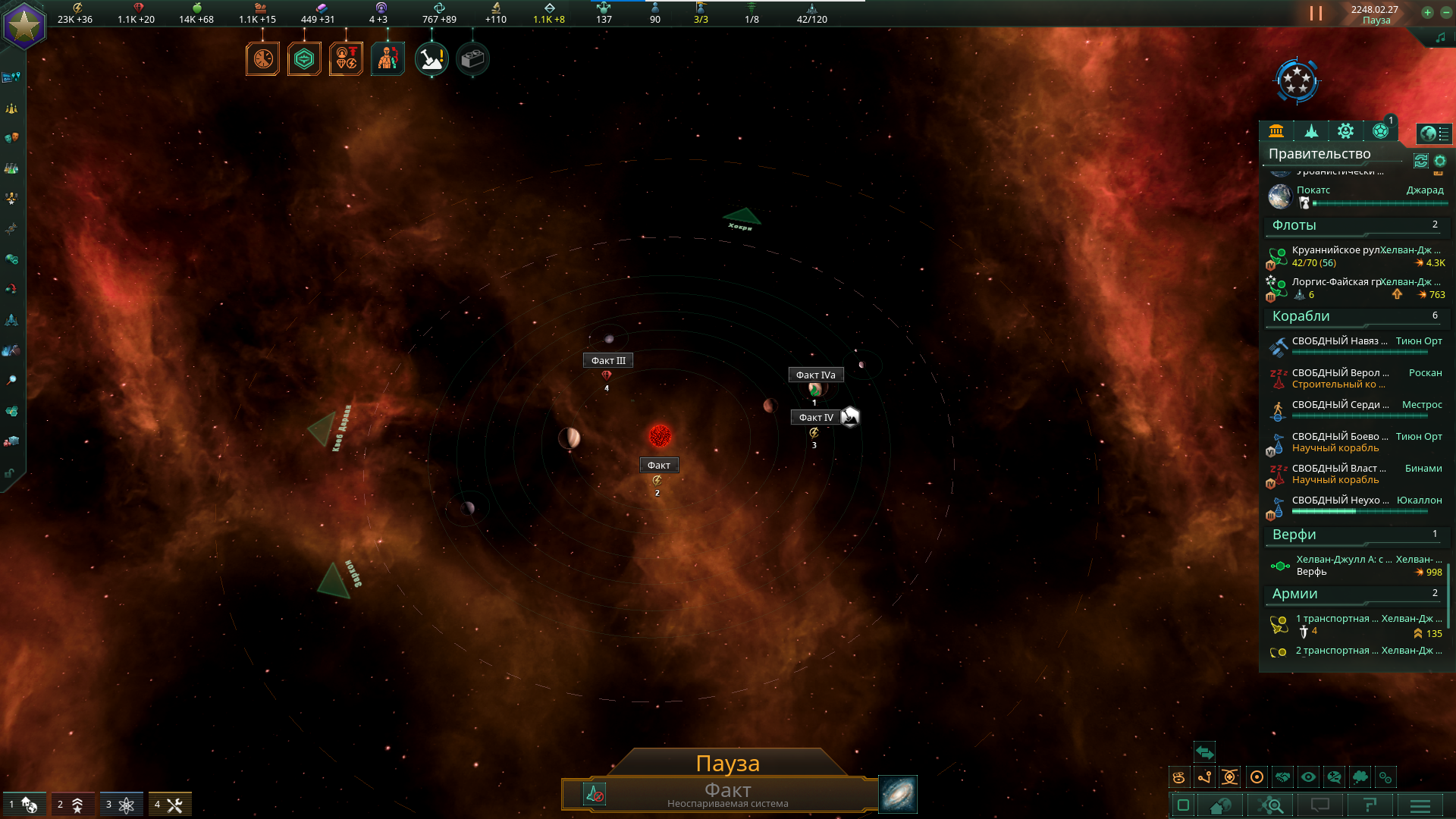Screen dimensions: 1456x819
Task: Open the main hamburger menu
Action: coord(1420,805)
